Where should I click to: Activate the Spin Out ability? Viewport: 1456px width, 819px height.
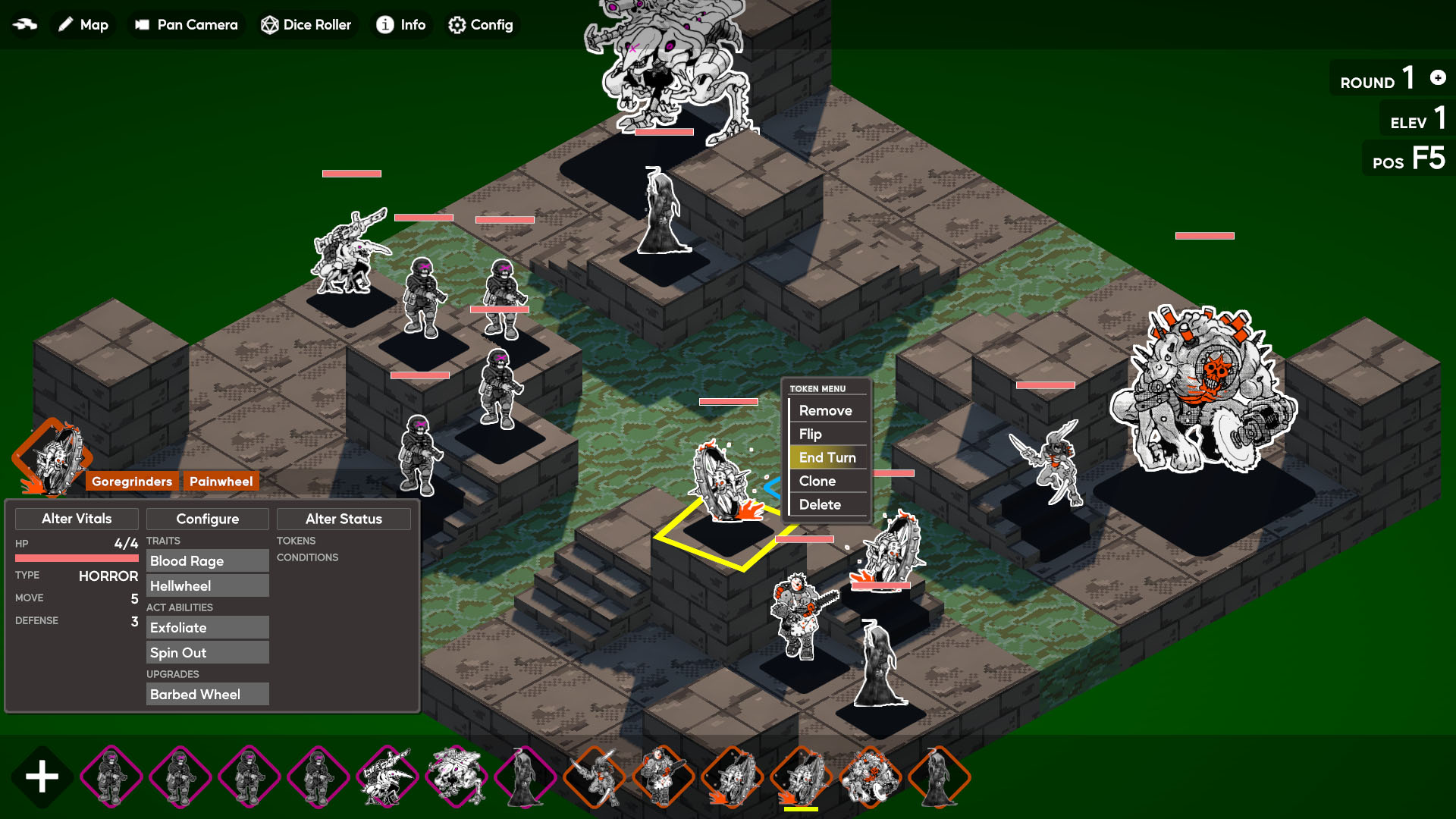pyautogui.click(x=207, y=652)
